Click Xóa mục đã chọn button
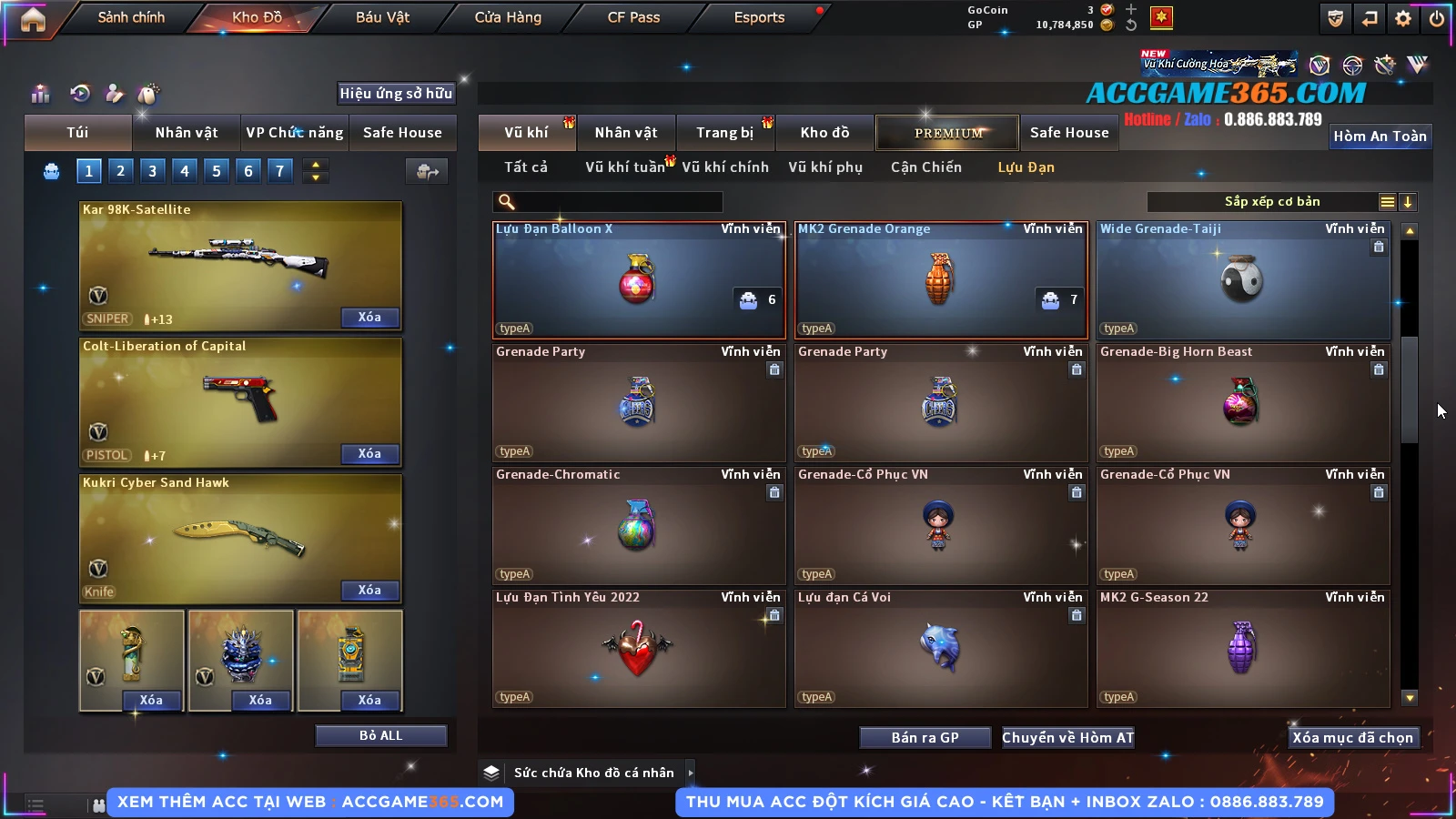This screenshot has width=1456, height=819. [x=1352, y=738]
